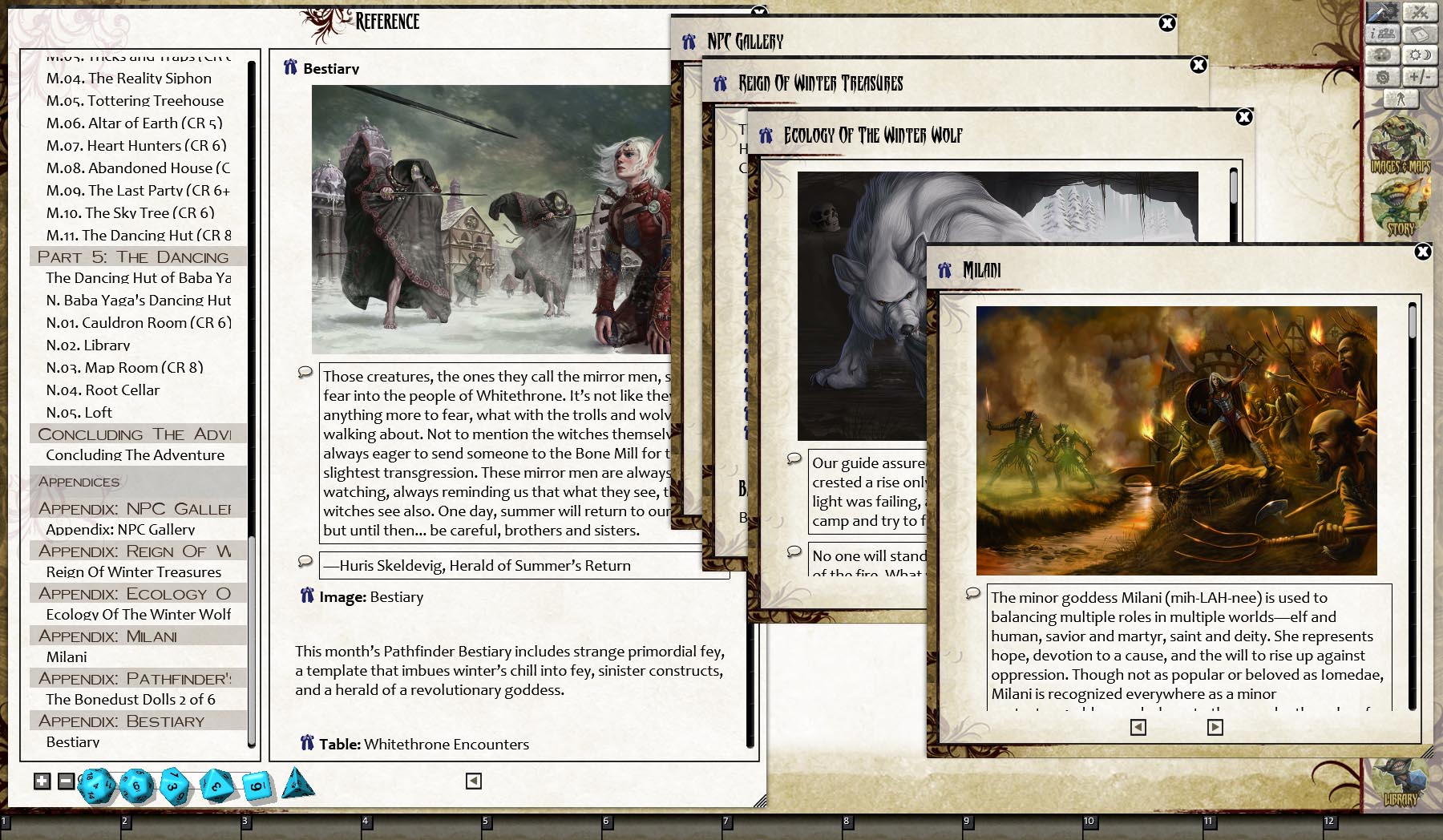Advance to next page in Milani window
The image size is (1443, 840).
click(x=1216, y=727)
